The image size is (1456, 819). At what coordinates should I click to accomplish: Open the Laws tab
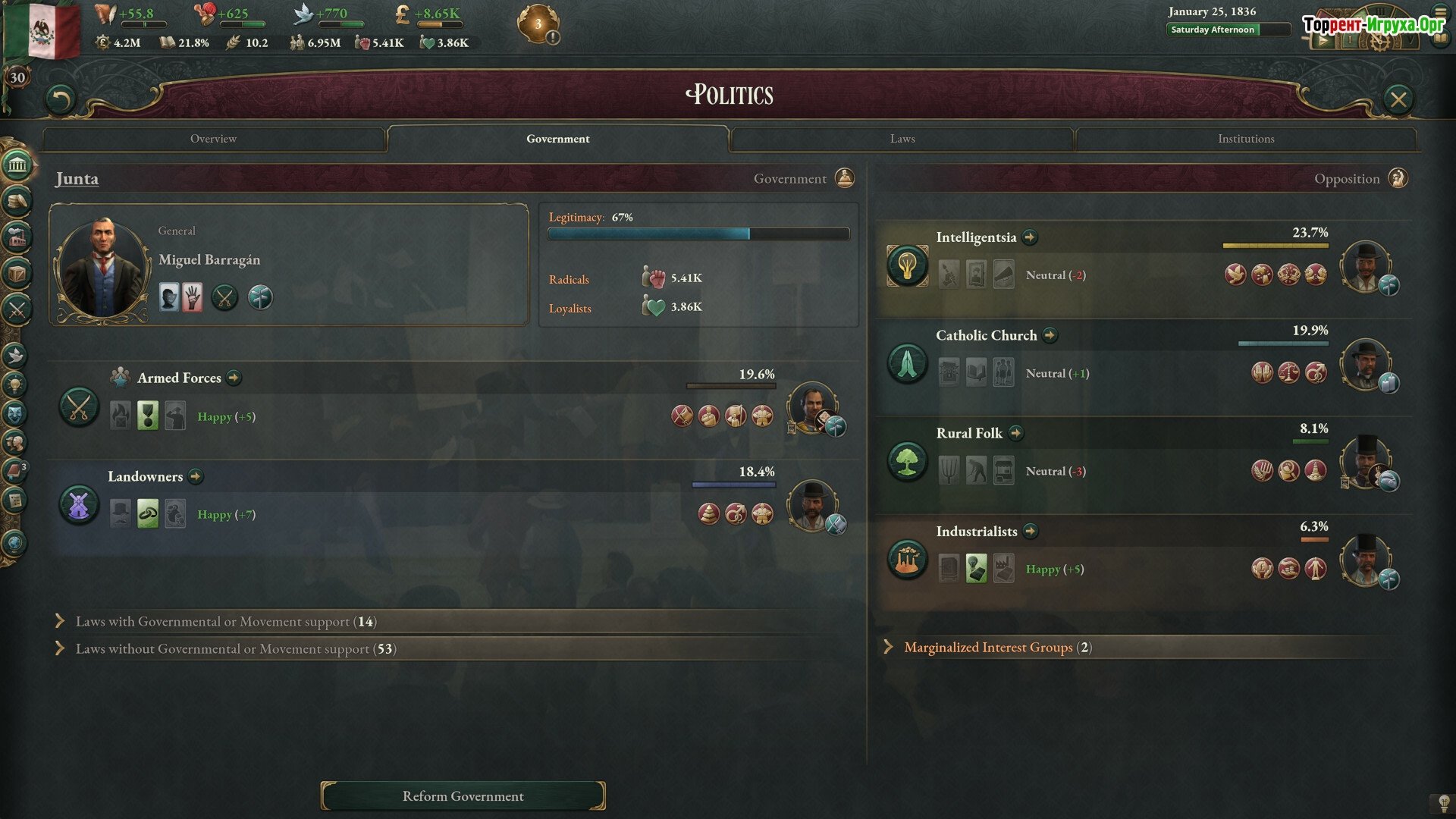(902, 139)
